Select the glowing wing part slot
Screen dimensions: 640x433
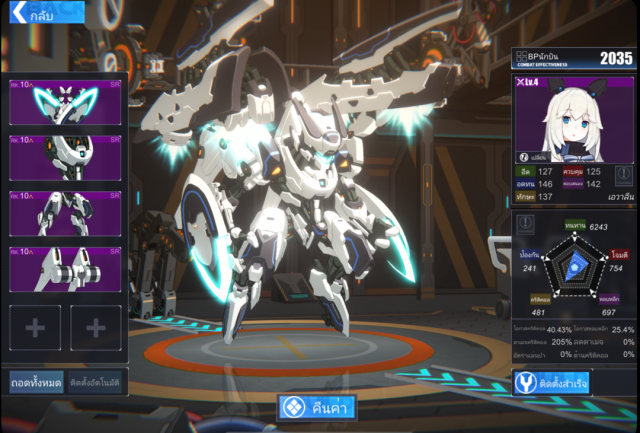[x=65, y=102]
